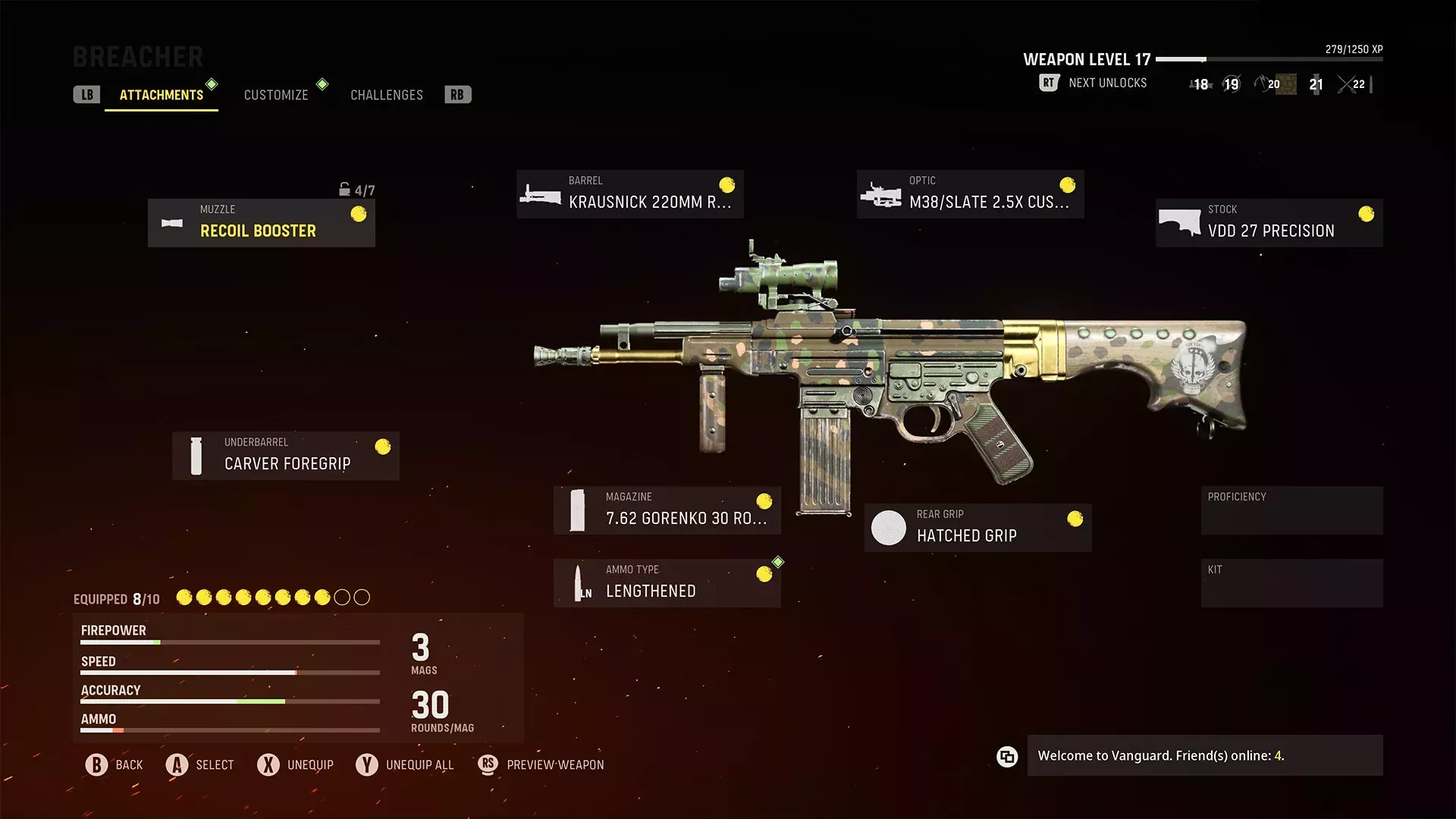The height and width of the screenshot is (819, 1456).
Task: Open the 7.62 Gorenko magazine slot
Action: (667, 510)
